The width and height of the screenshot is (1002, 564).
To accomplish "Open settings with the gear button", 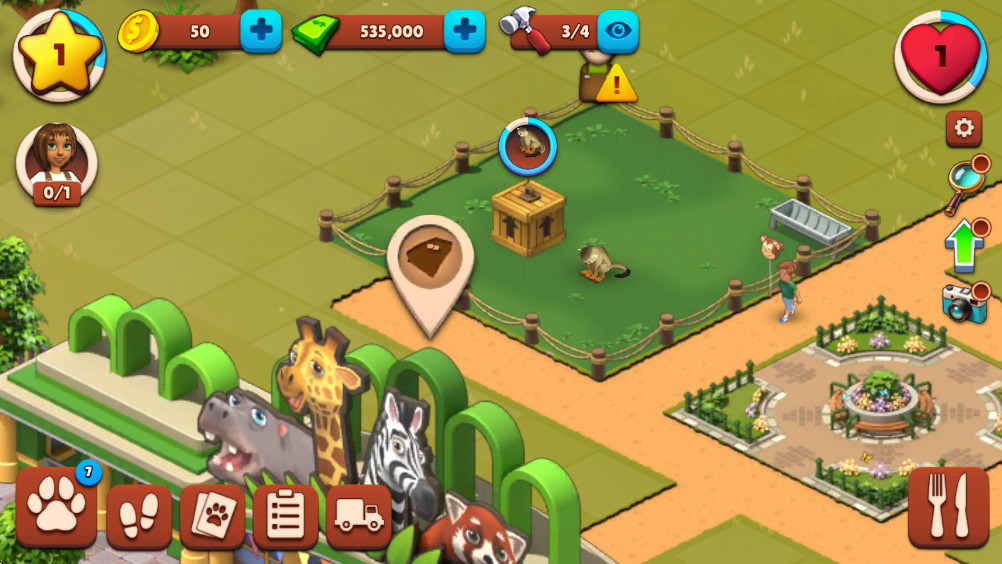I will coord(964,128).
